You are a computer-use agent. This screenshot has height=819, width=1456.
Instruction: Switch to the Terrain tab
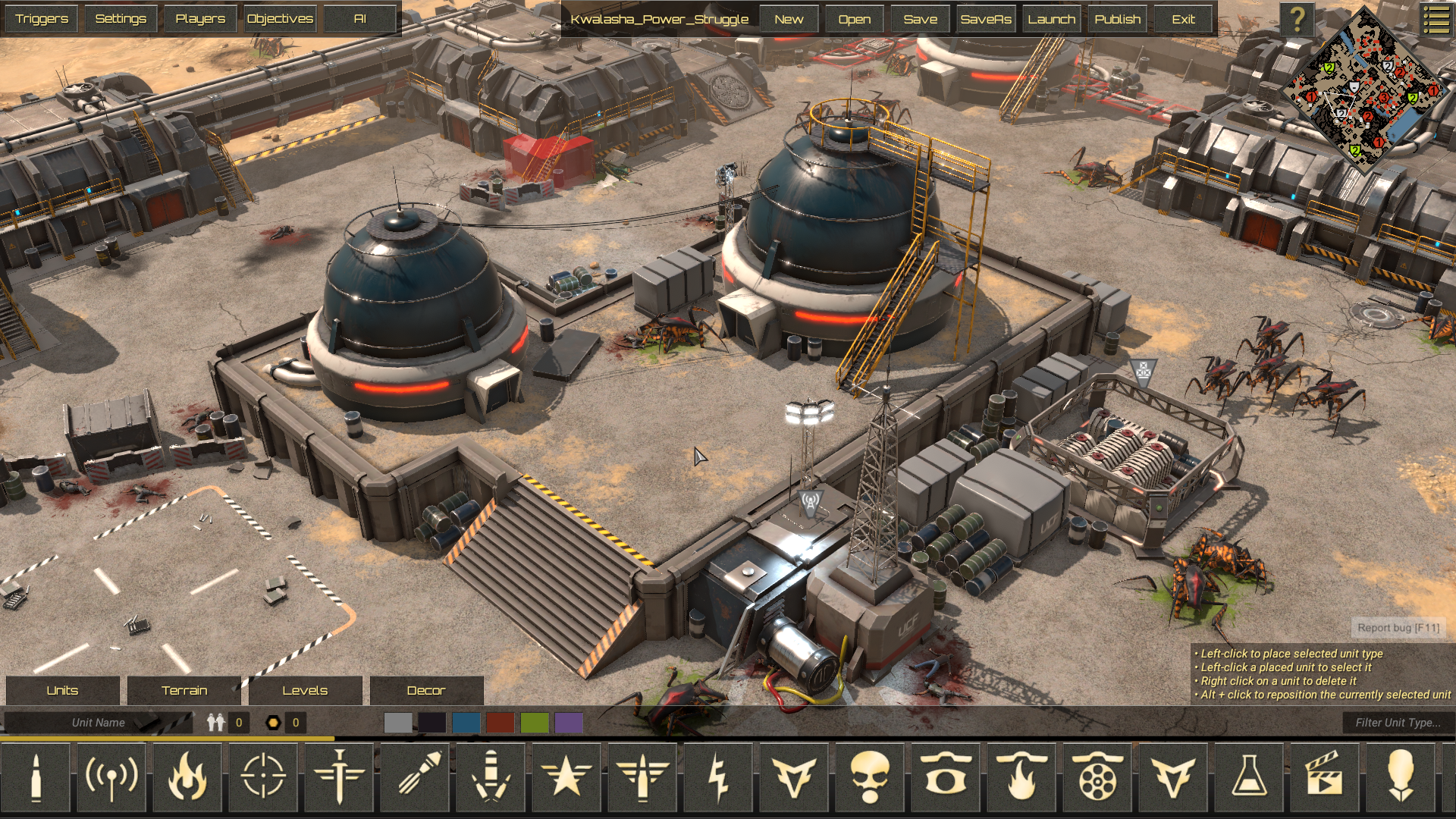click(x=184, y=690)
